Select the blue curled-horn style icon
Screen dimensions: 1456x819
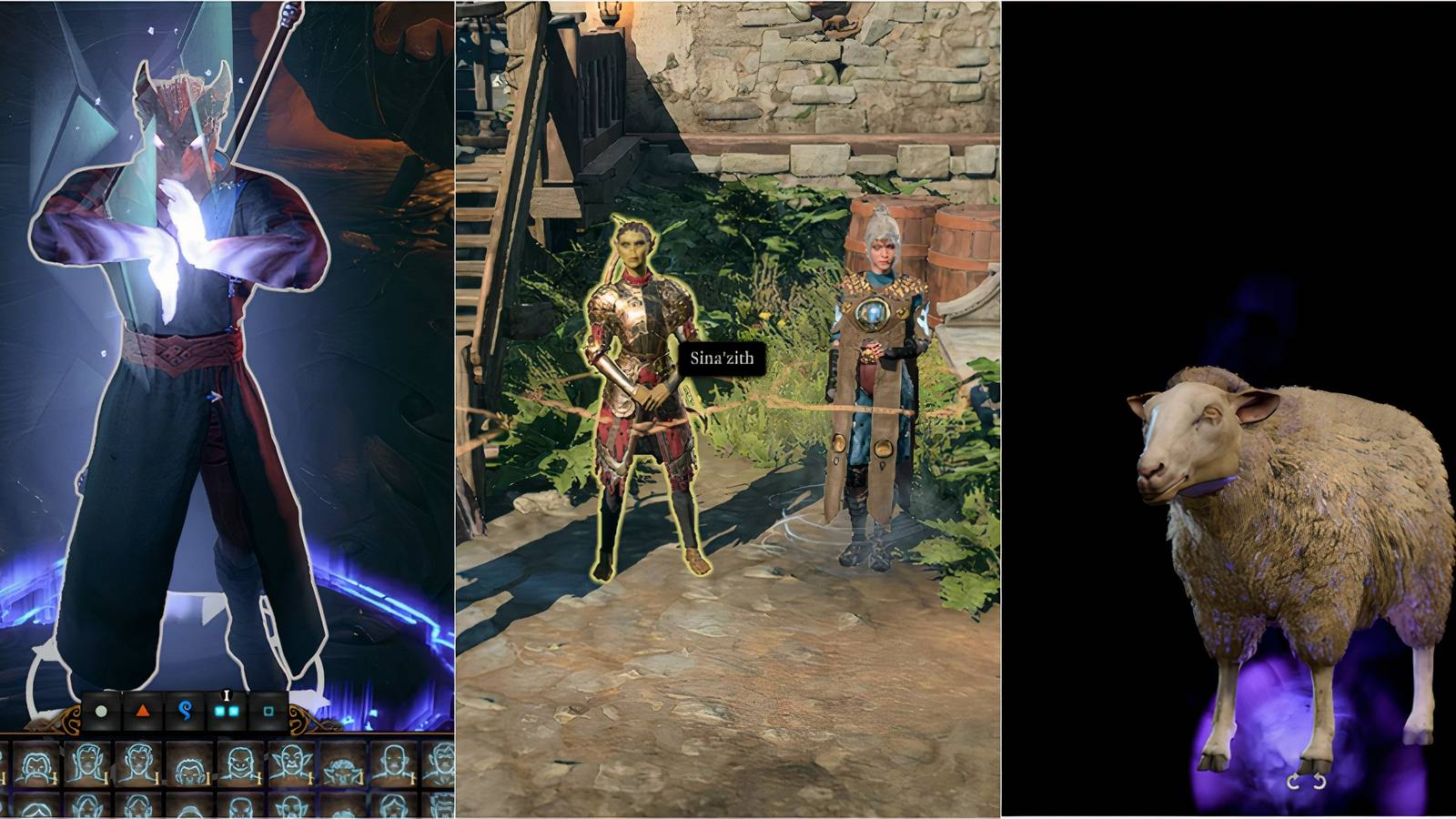[187, 711]
